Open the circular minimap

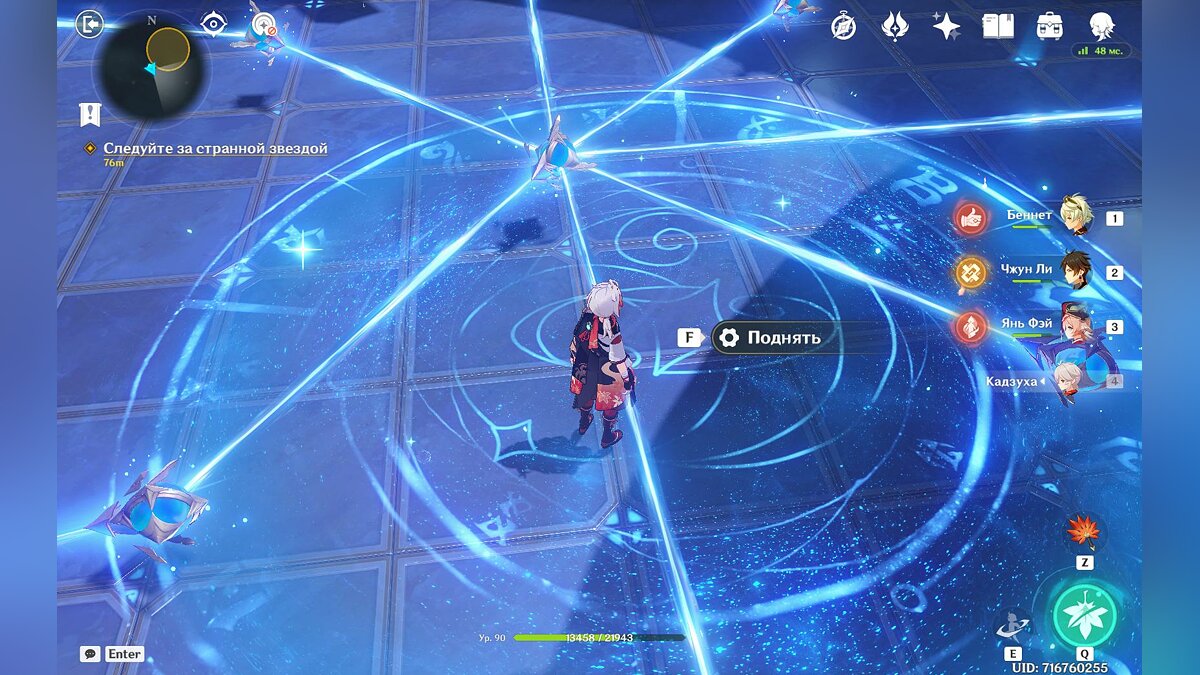click(152, 67)
